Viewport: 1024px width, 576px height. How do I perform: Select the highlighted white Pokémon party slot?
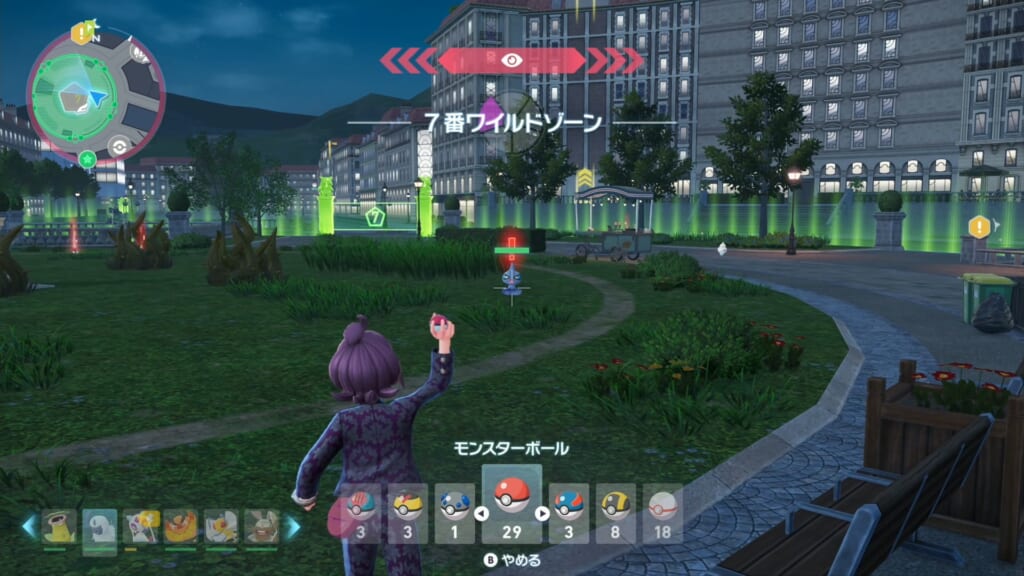[100, 526]
